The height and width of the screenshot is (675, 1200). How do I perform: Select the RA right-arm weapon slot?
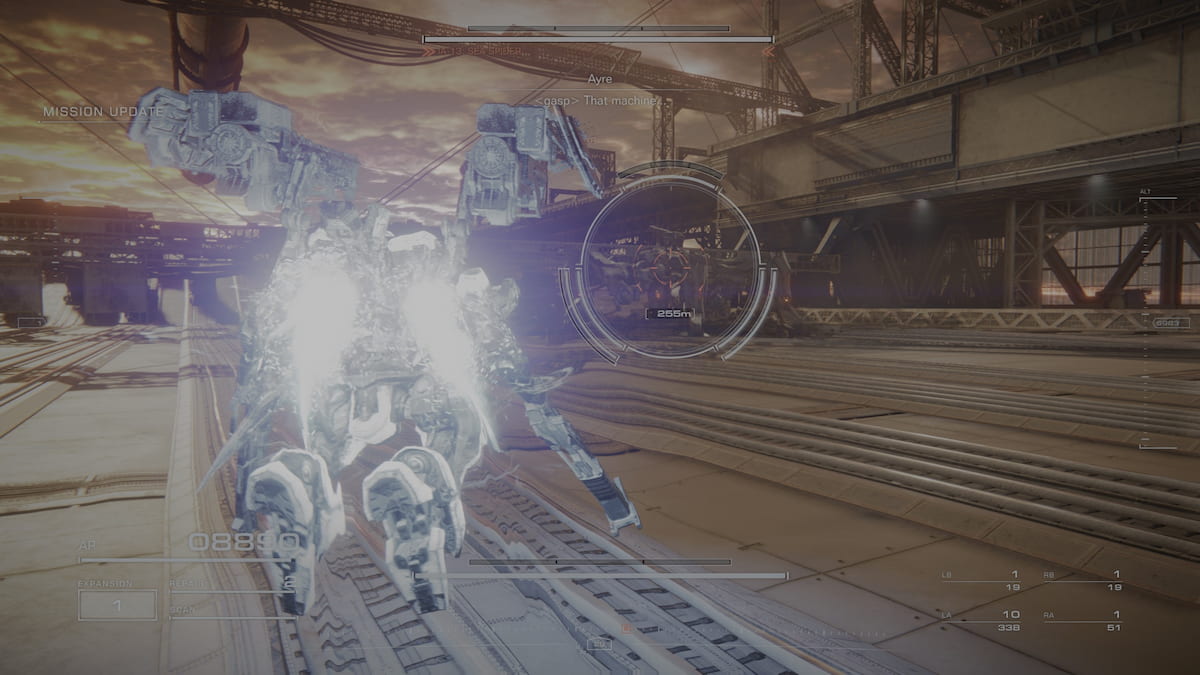click(1081, 621)
